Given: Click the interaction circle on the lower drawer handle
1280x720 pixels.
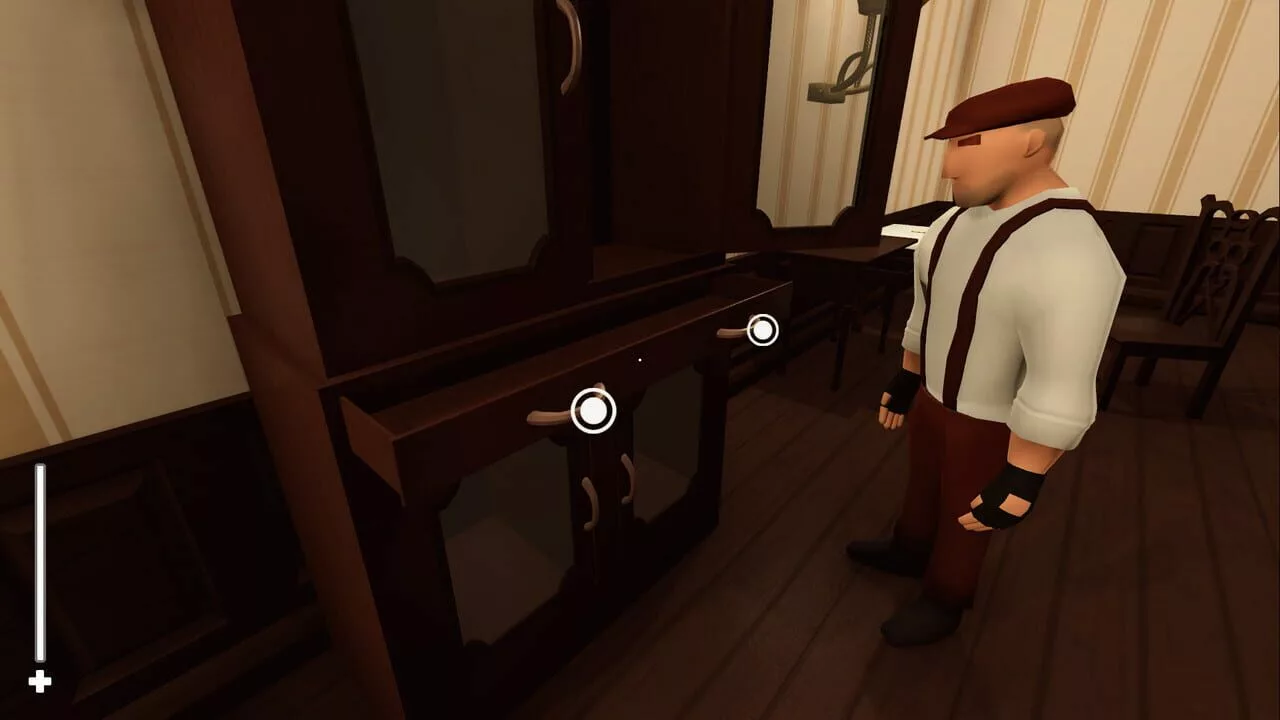Looking at the screenshot, I should (593, 409).
